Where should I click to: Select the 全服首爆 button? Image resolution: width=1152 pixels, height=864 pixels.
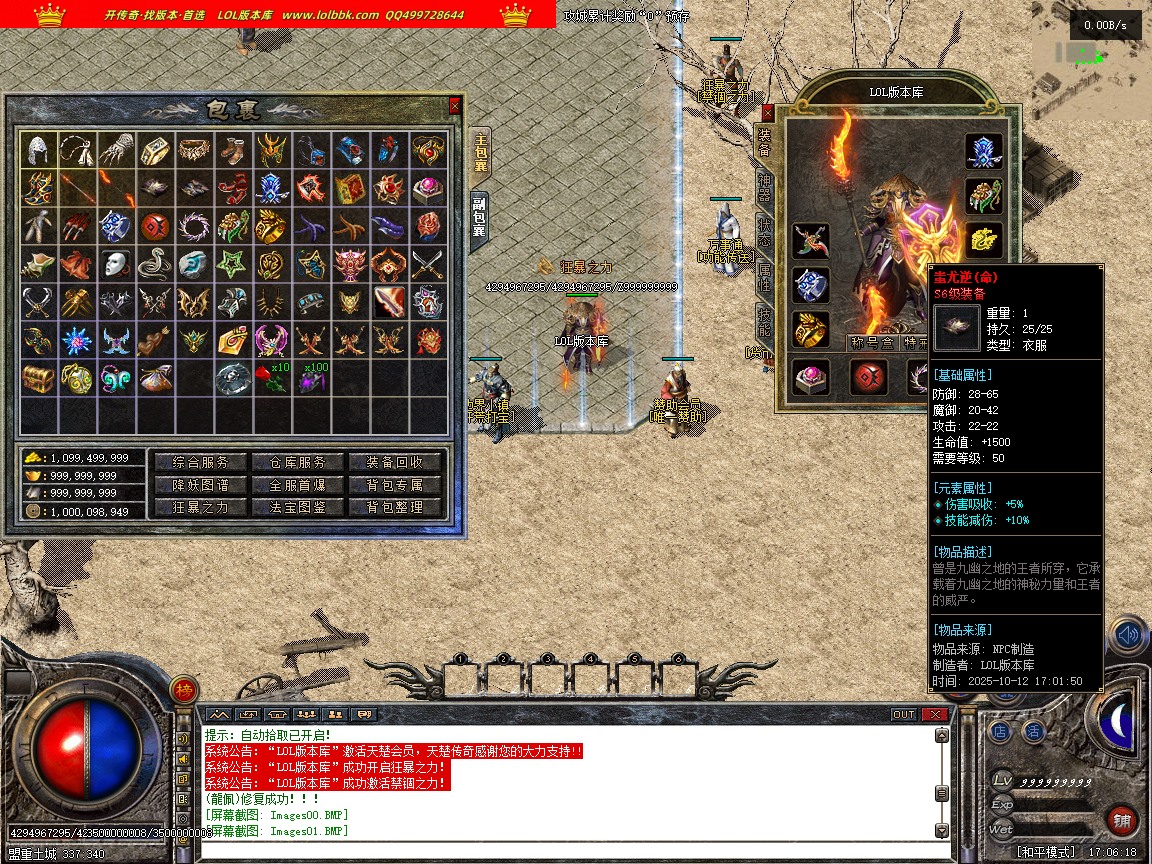click(296, 485)
